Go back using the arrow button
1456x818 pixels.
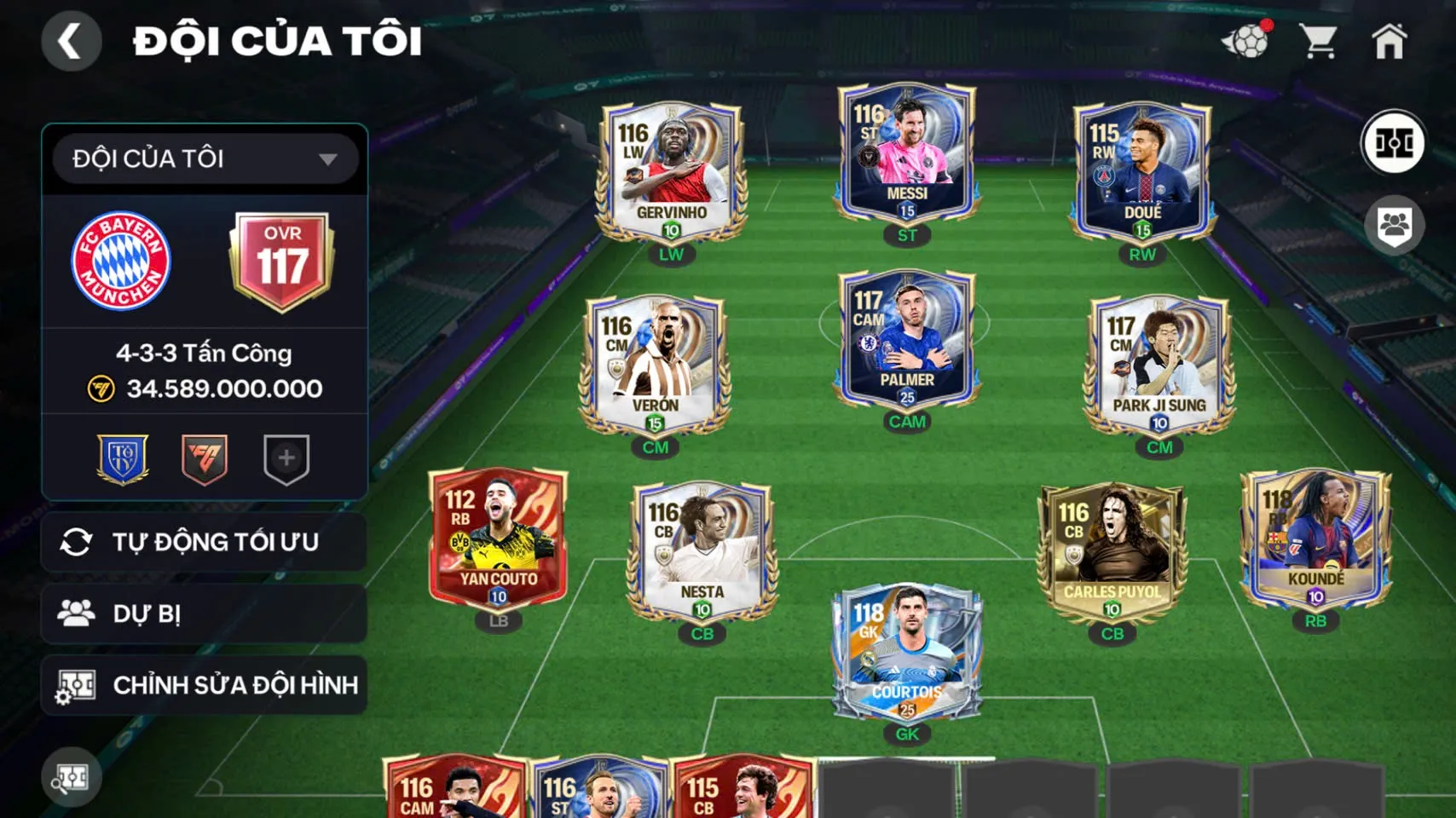click(71, 41)
